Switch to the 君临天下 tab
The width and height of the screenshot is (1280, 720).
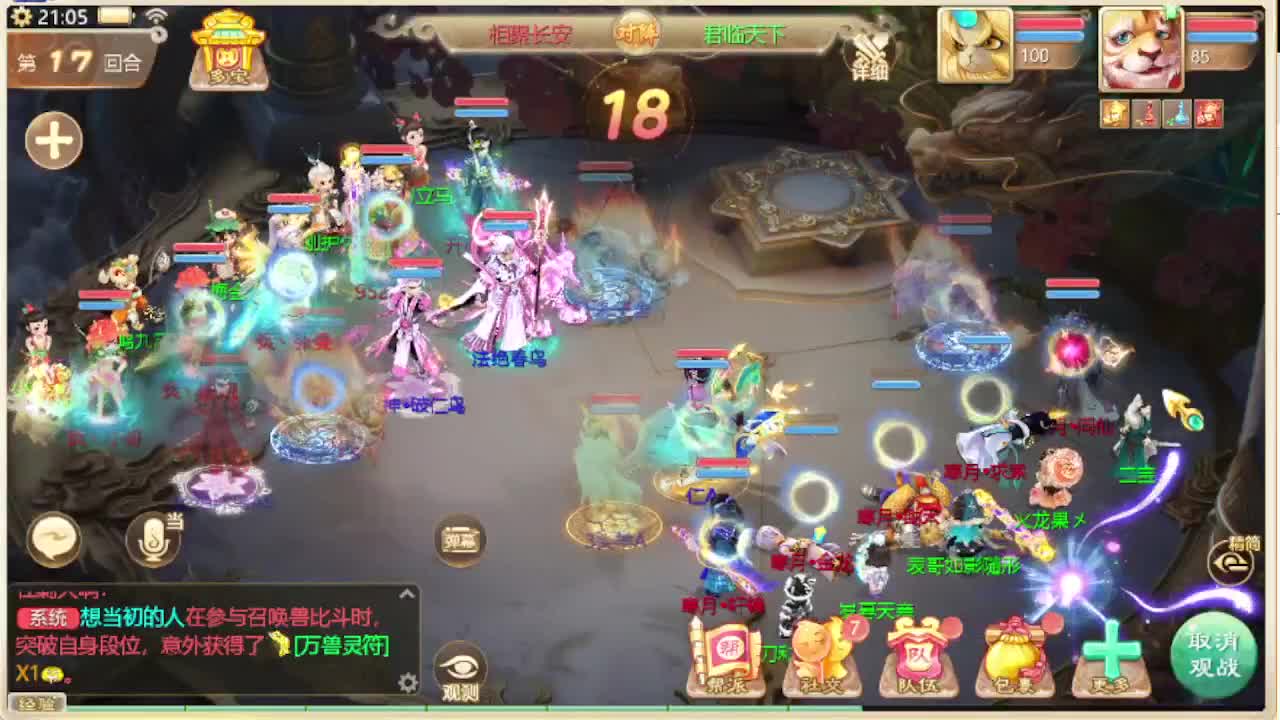tap(745, 31)
